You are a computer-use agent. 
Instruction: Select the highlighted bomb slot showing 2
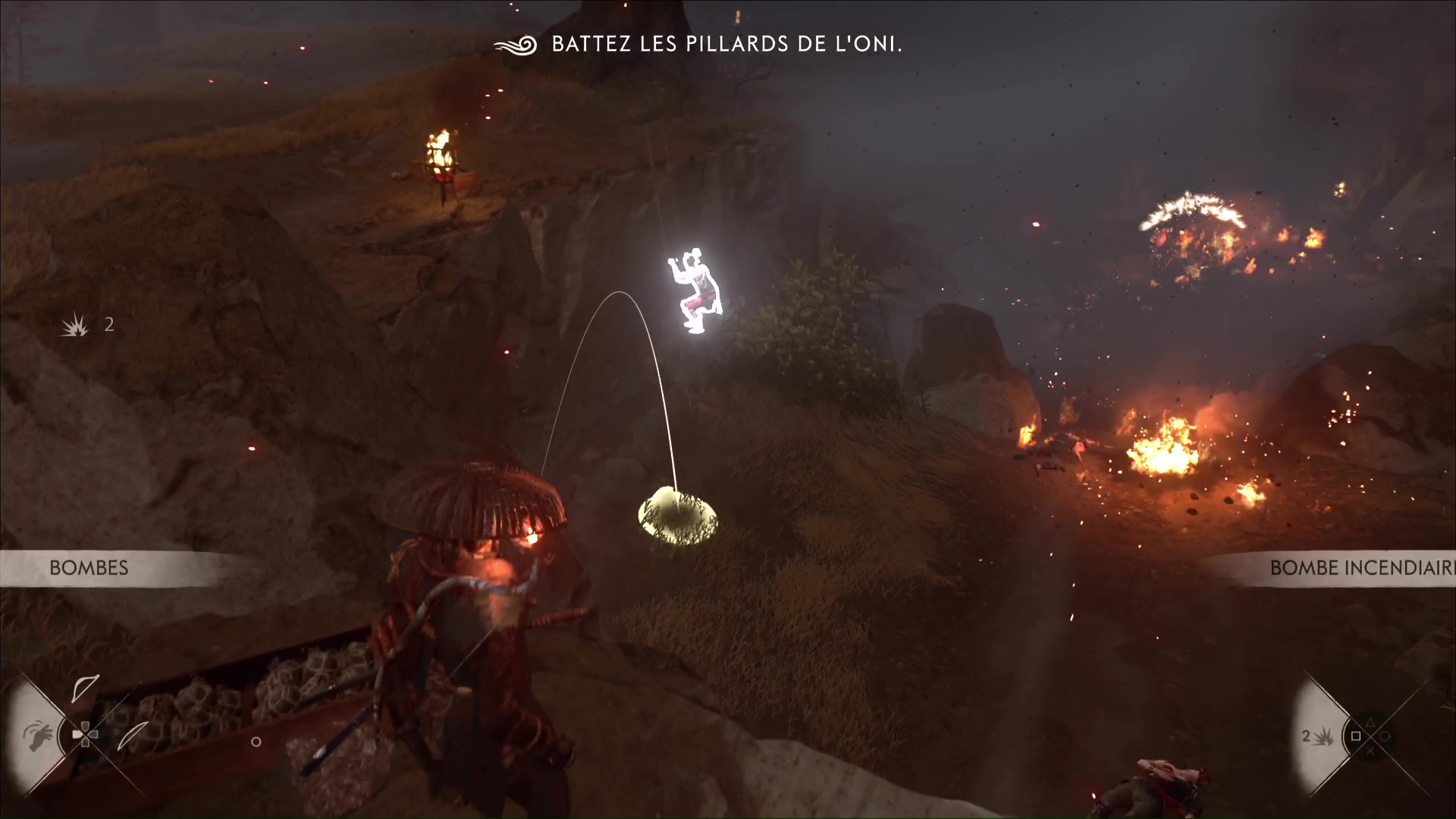1316,736
